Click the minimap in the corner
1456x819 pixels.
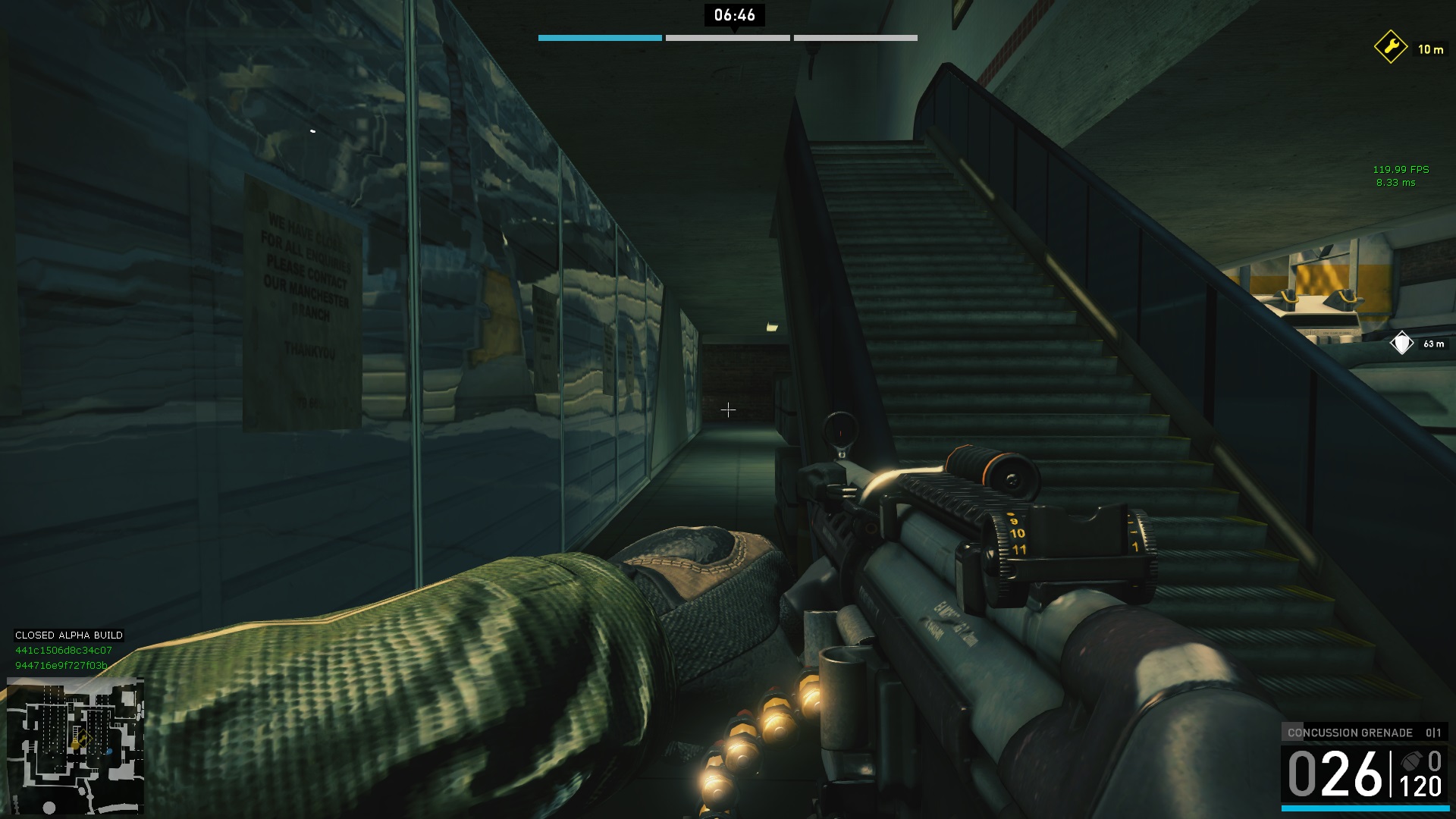click(x=75, y=746)
